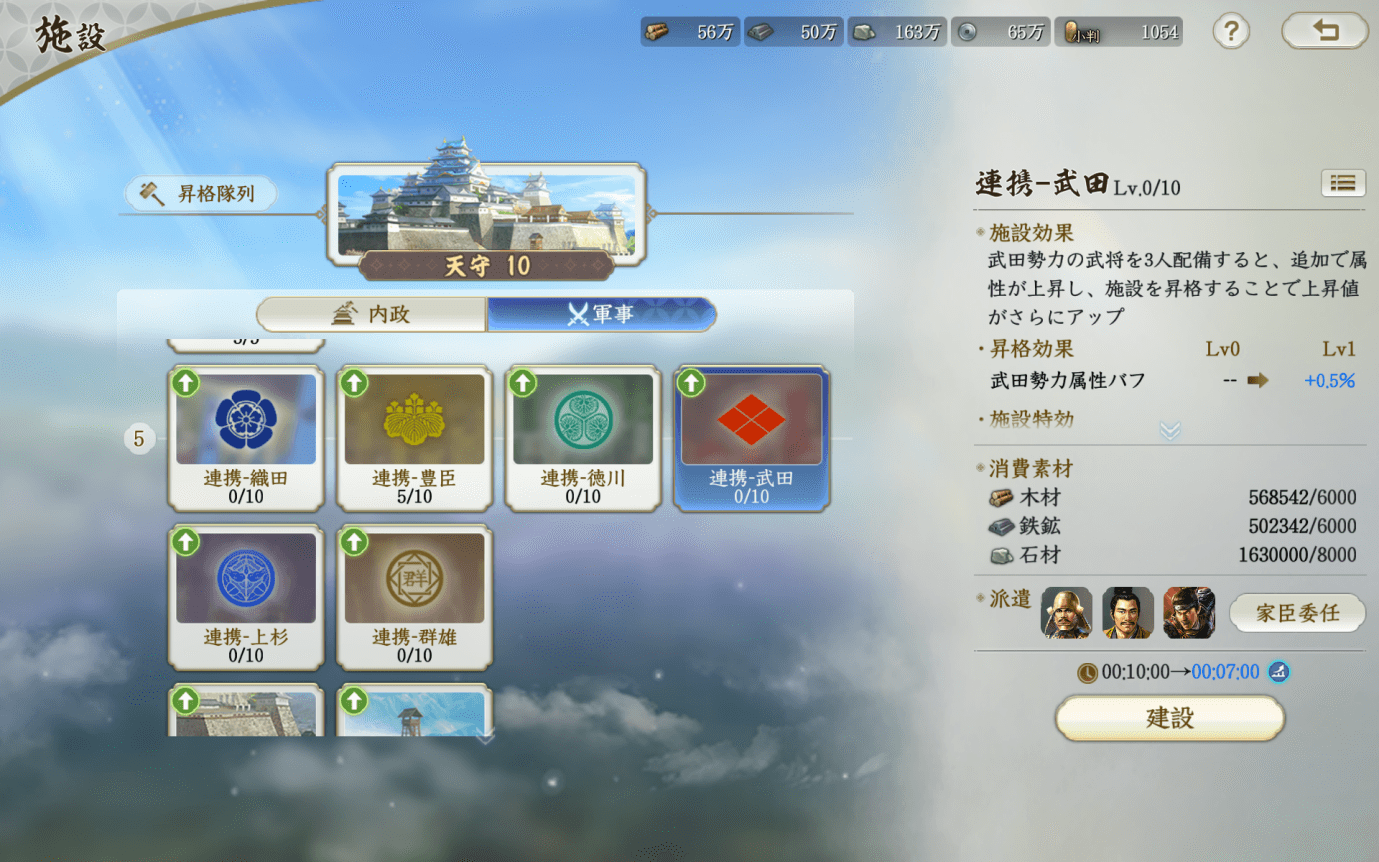Click the speed-up icon next to build time
Image resolution: width=1379 pixels, height=862 pixels.
coord(1281,673)
